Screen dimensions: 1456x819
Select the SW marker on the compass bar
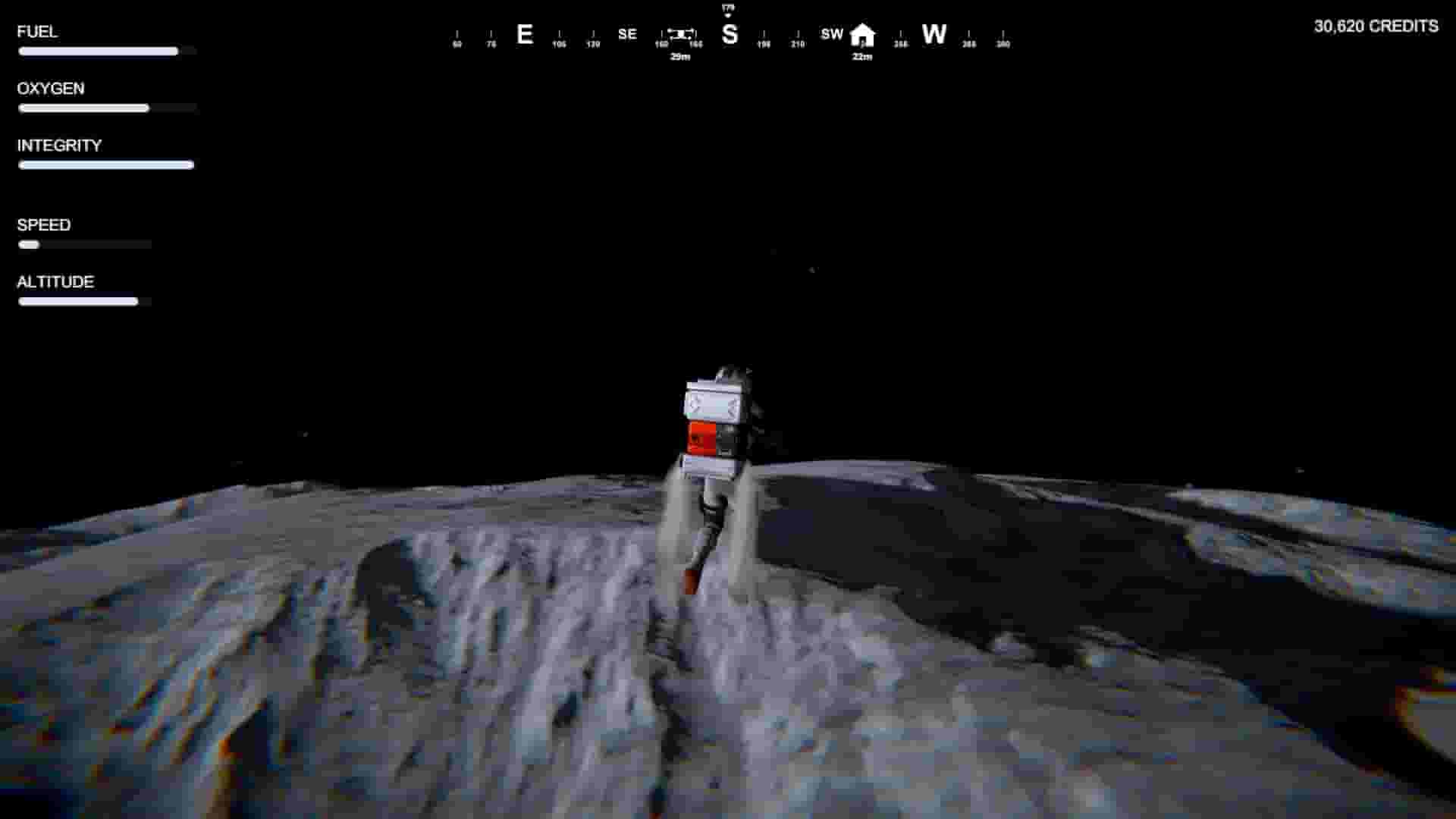click(831, 34)
